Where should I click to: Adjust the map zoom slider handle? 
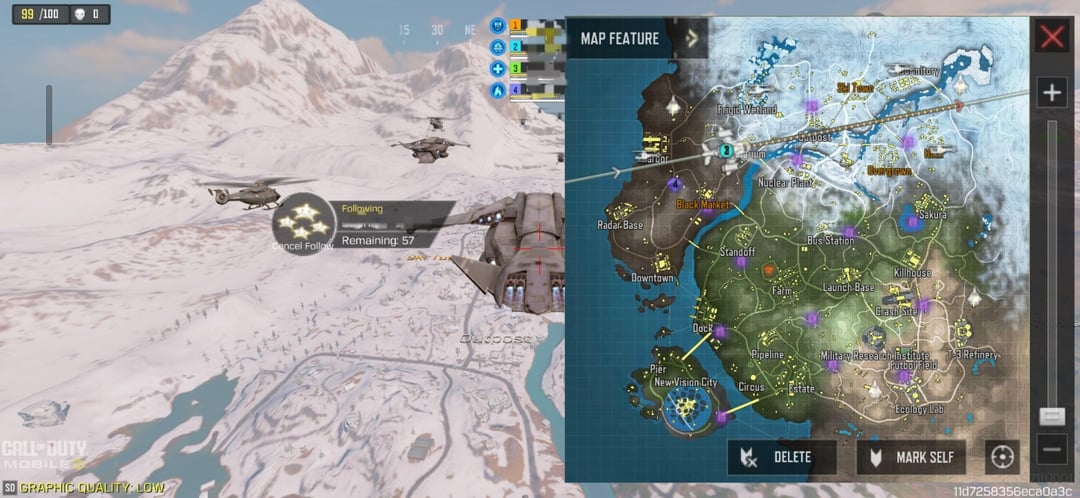pos(1051,416)
